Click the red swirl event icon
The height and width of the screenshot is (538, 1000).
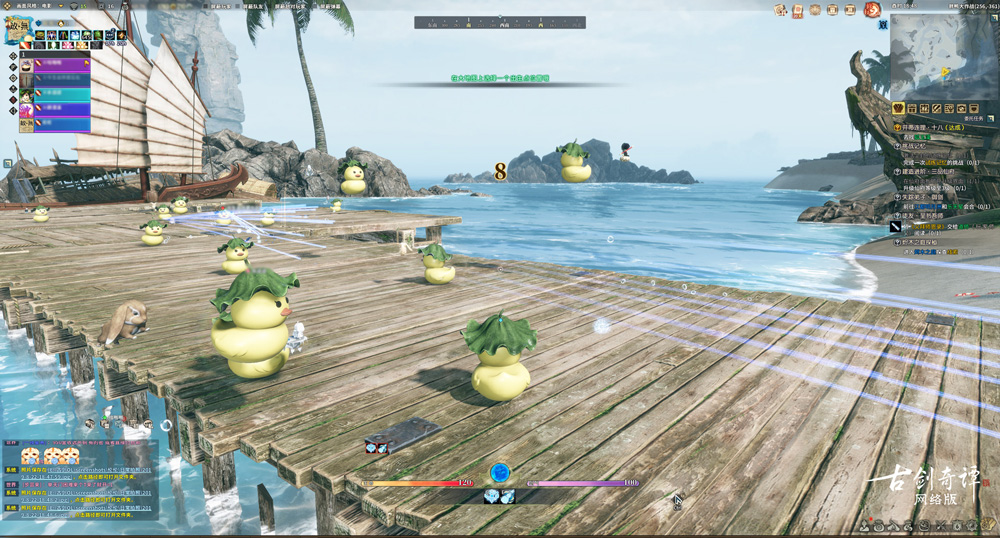pos(872,10)
